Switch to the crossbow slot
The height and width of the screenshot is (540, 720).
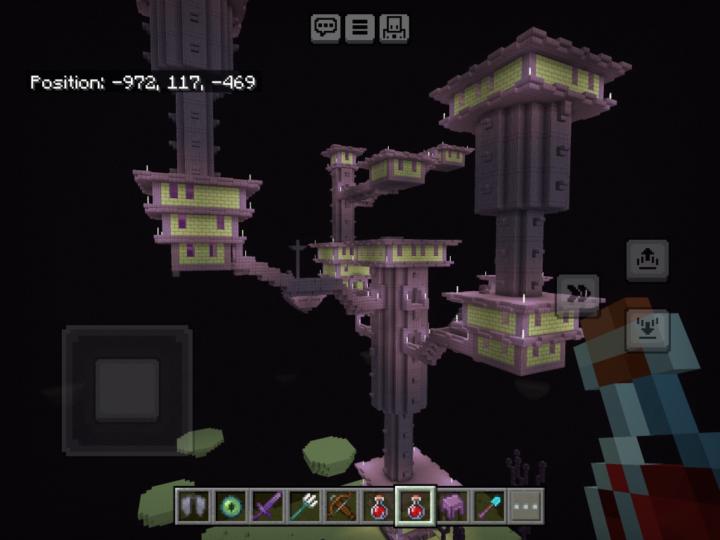pos(340,507)
